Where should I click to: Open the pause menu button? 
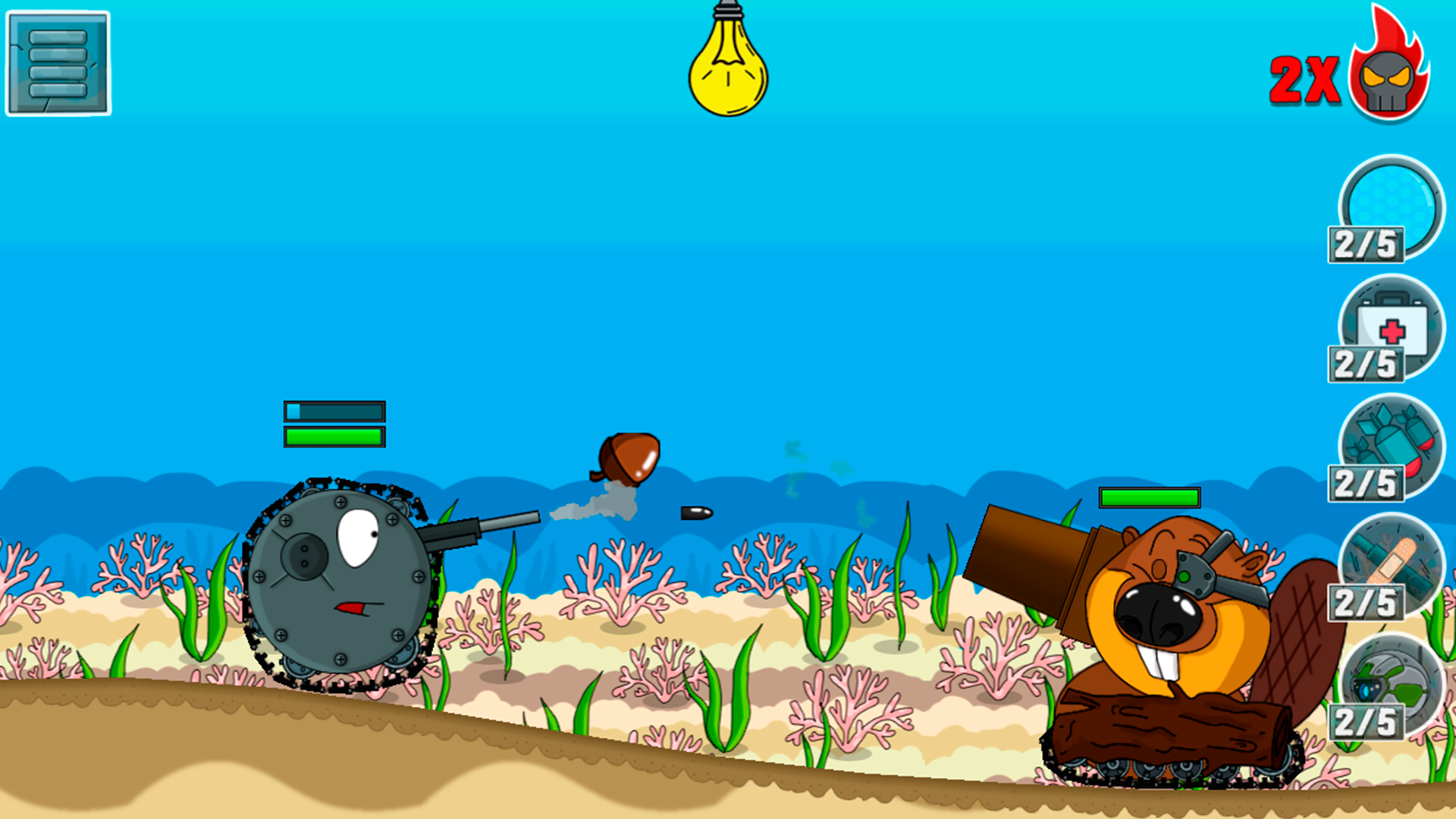click(57, 61)
